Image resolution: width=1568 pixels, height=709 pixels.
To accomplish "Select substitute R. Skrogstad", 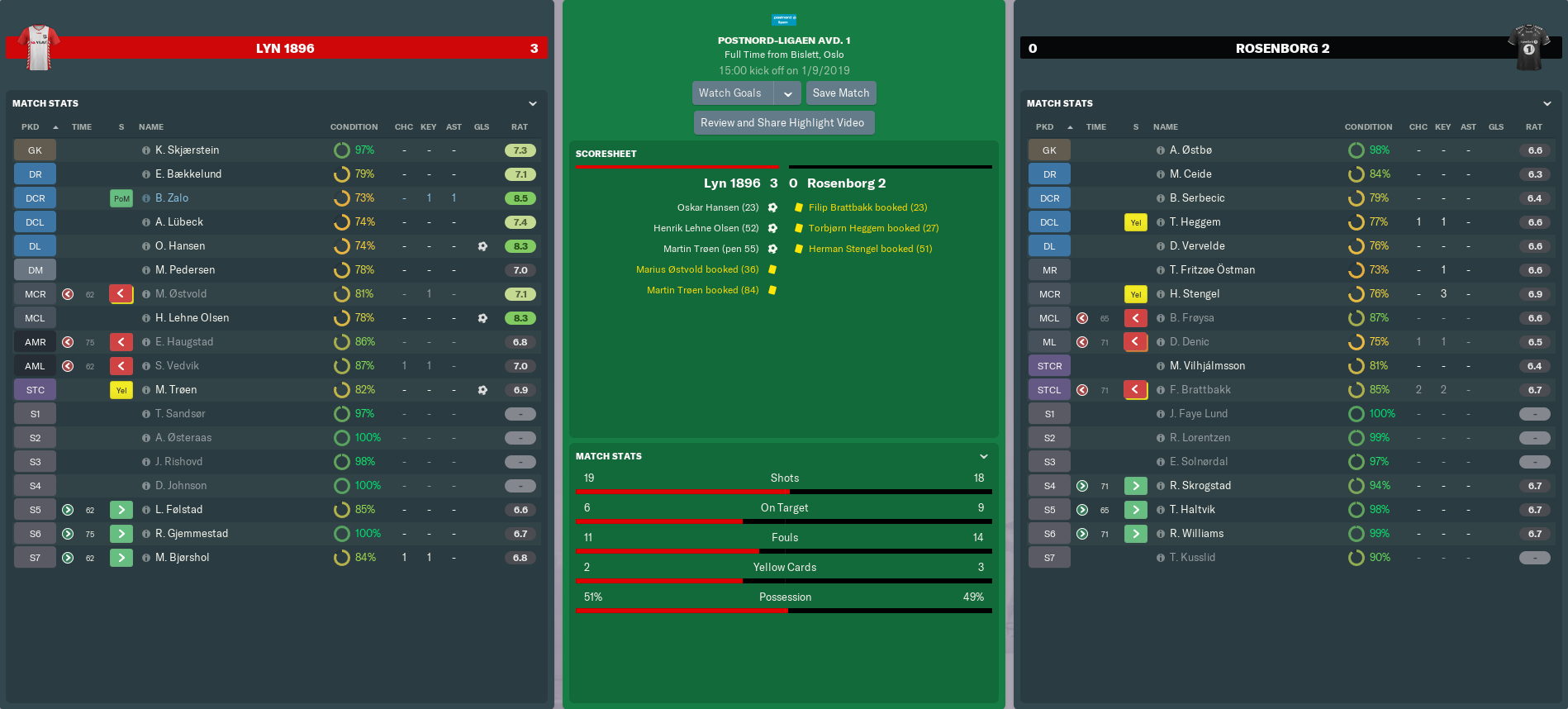I will (1200, 486).
